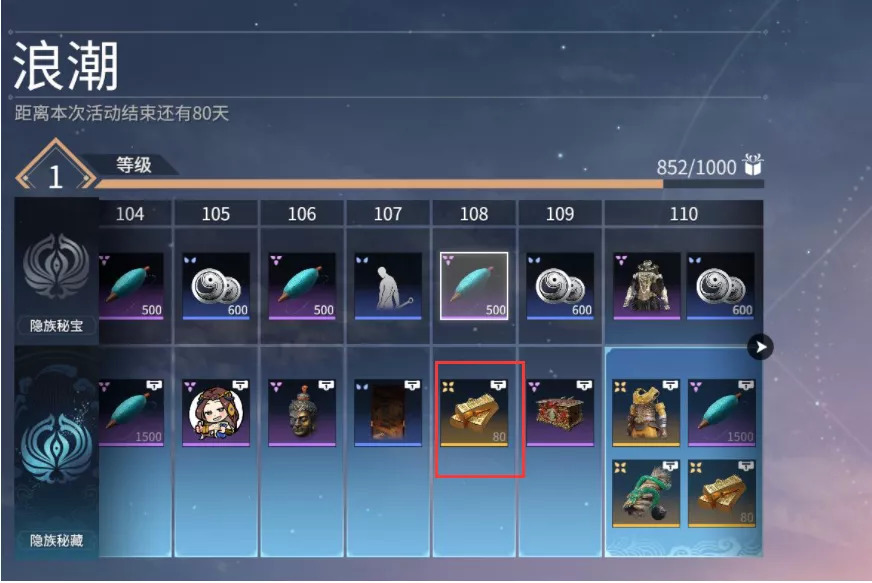Pick the level 104 teal item worth 1500
Viewport: 872px width, 583px height.
[x=130, y=412]
